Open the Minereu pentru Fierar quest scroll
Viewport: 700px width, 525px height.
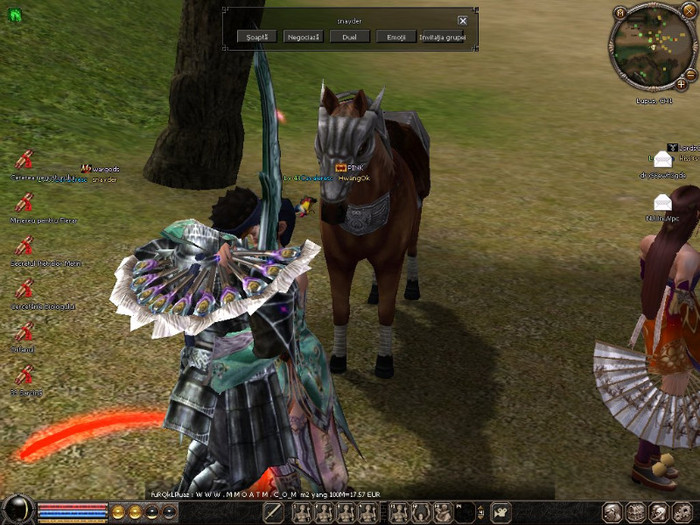[25, 203]
